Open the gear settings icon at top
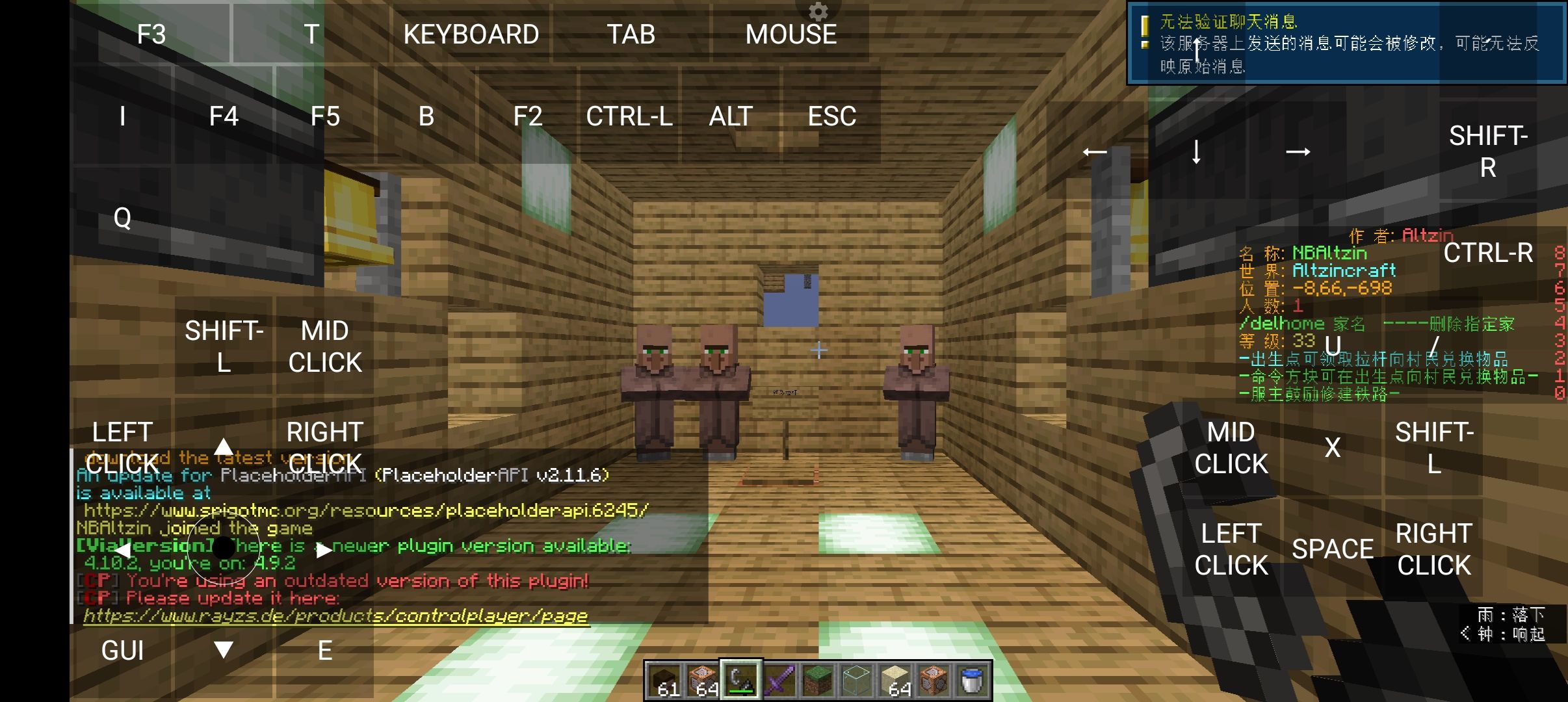1568x702 pixels. (x=818, y=11)
